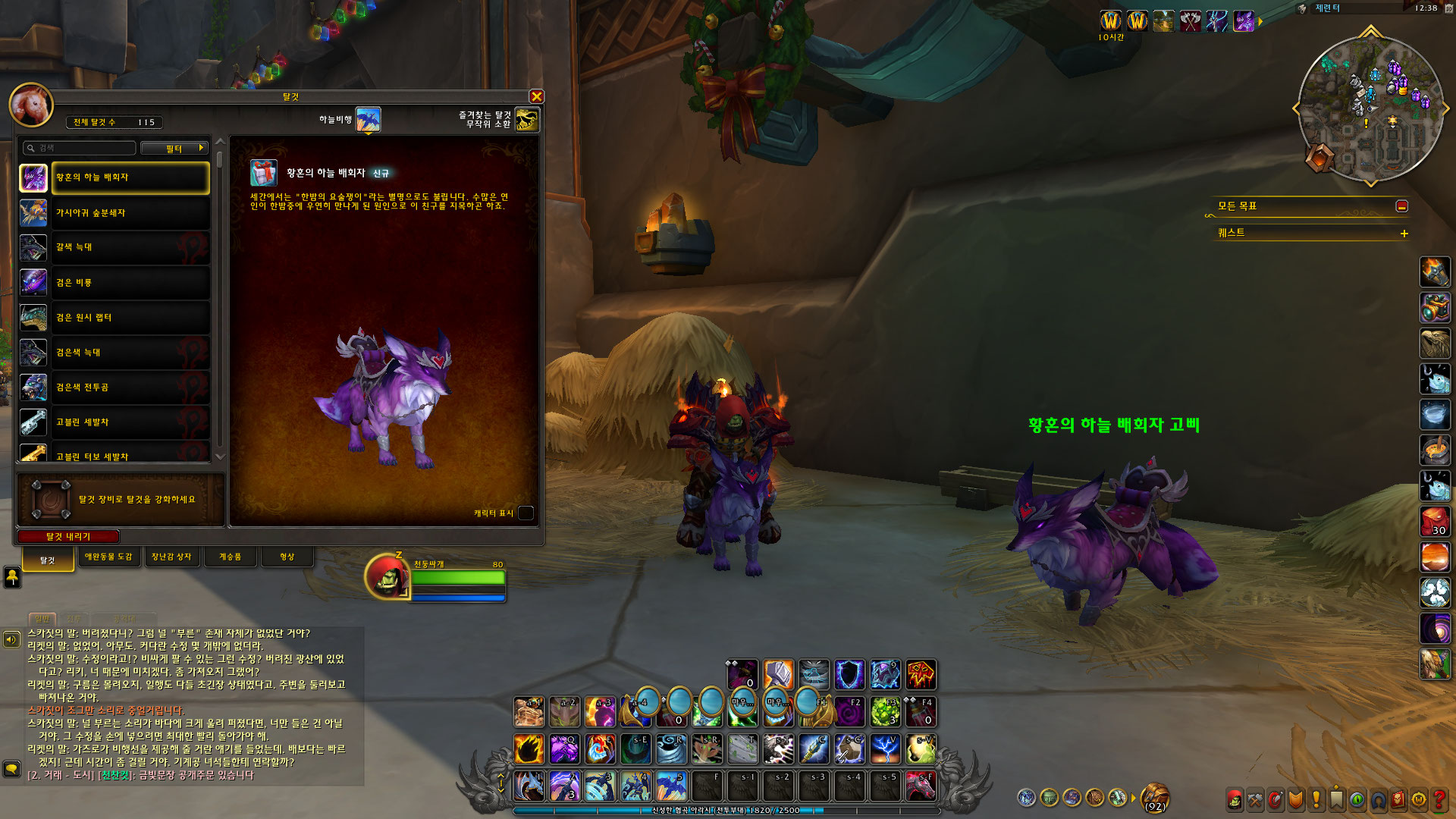
Task: Open the in-game shop W icon
Action: tap(1417, 799)
